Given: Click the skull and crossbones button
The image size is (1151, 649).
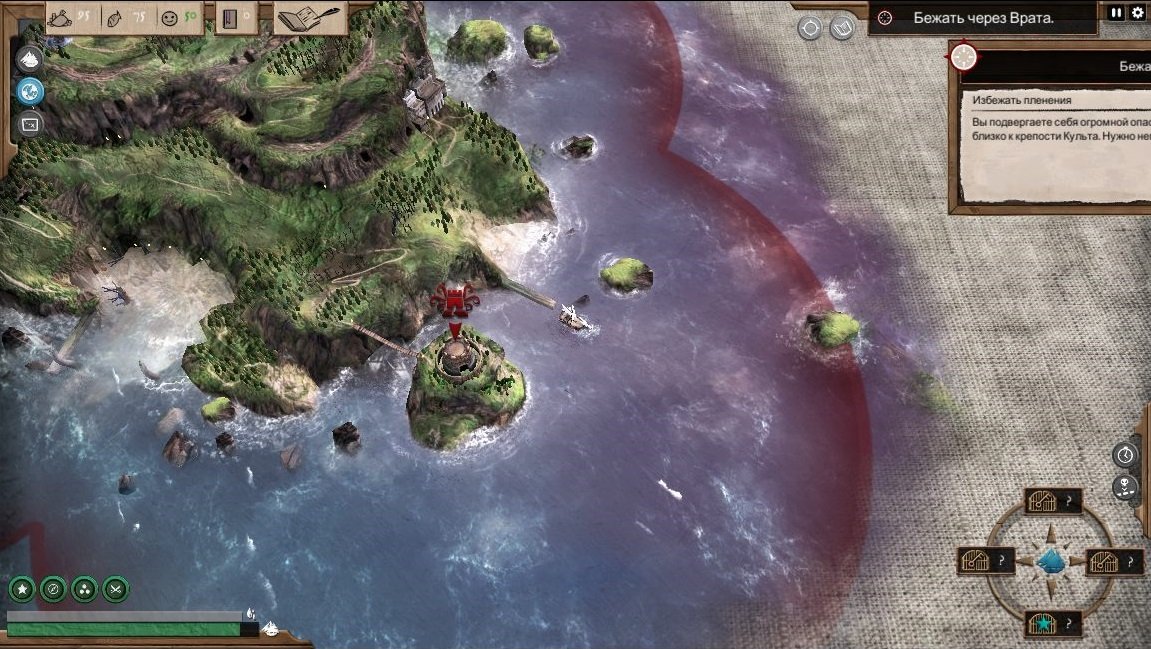Looking at the screenshot, I should [x=1126, y=488].
